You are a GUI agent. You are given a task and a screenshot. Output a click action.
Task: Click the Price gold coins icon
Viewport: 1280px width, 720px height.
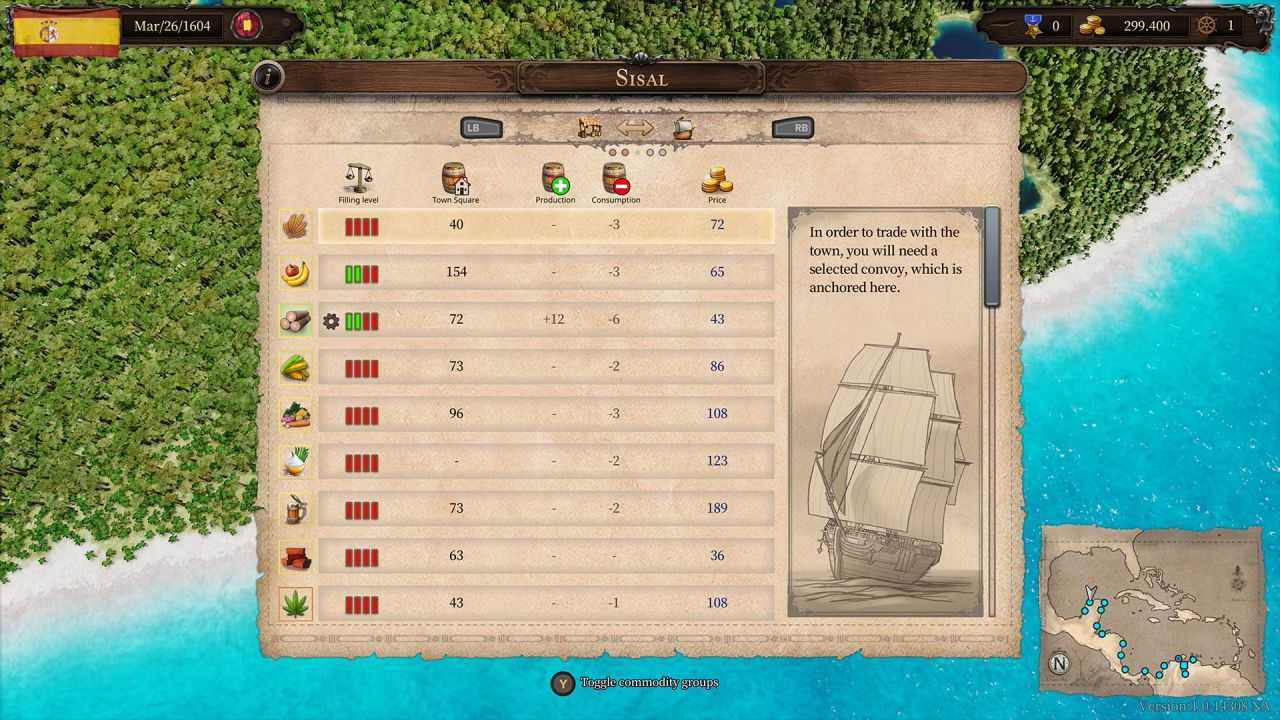pyautogui.click(x=717, y=180)
